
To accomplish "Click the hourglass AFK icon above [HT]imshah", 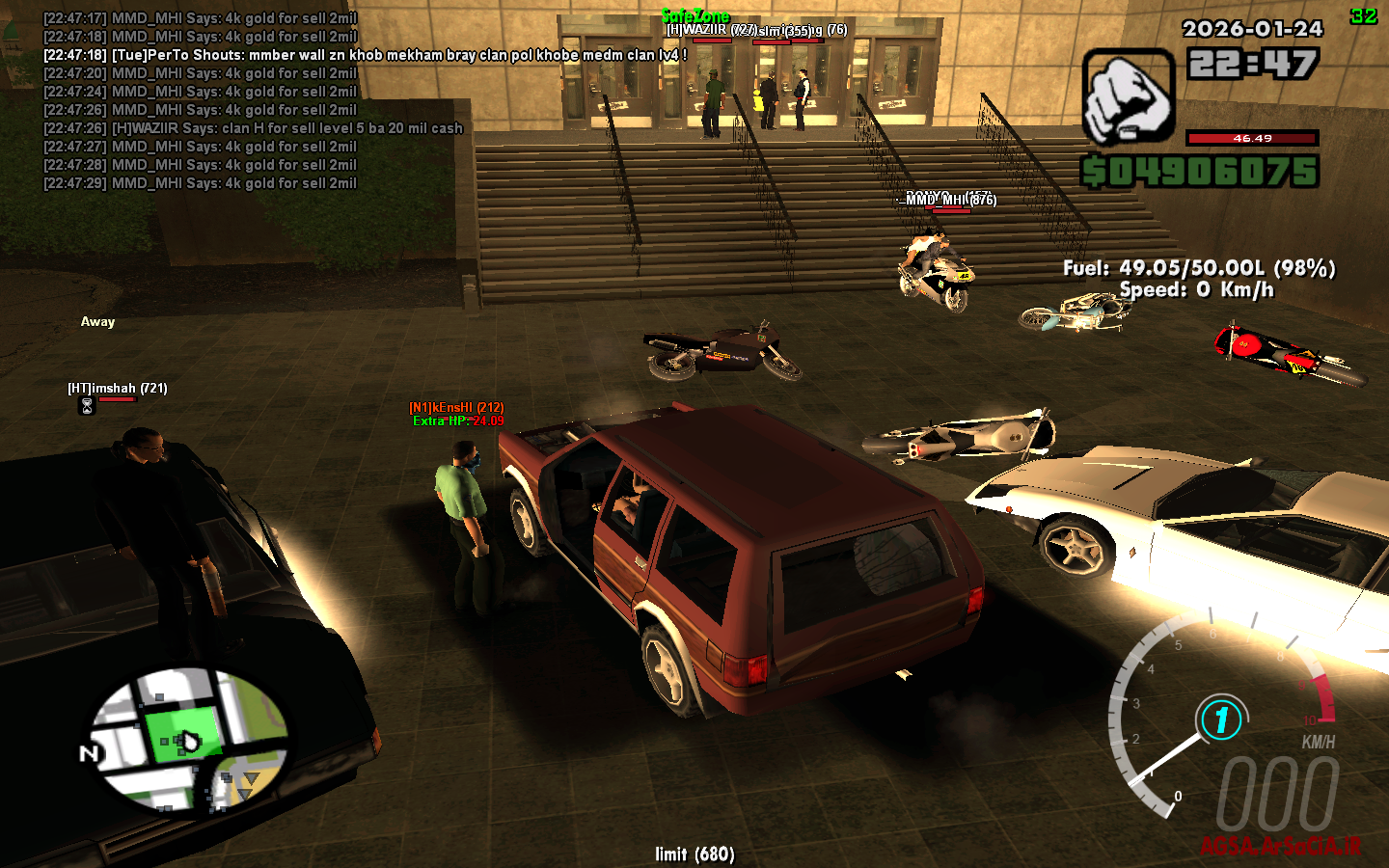I will pos(85,406).
